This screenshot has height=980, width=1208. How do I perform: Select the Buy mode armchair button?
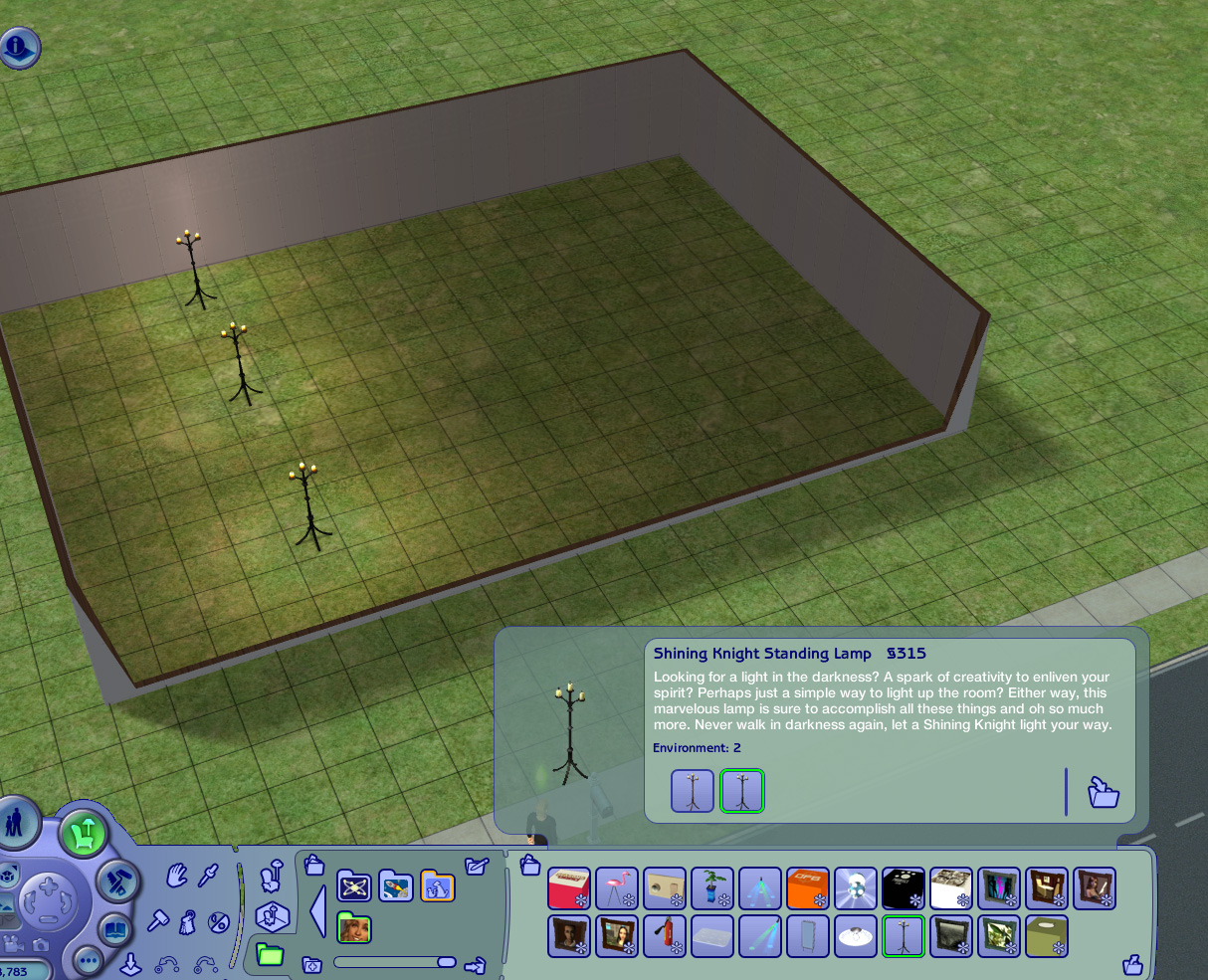click(84, 833)
